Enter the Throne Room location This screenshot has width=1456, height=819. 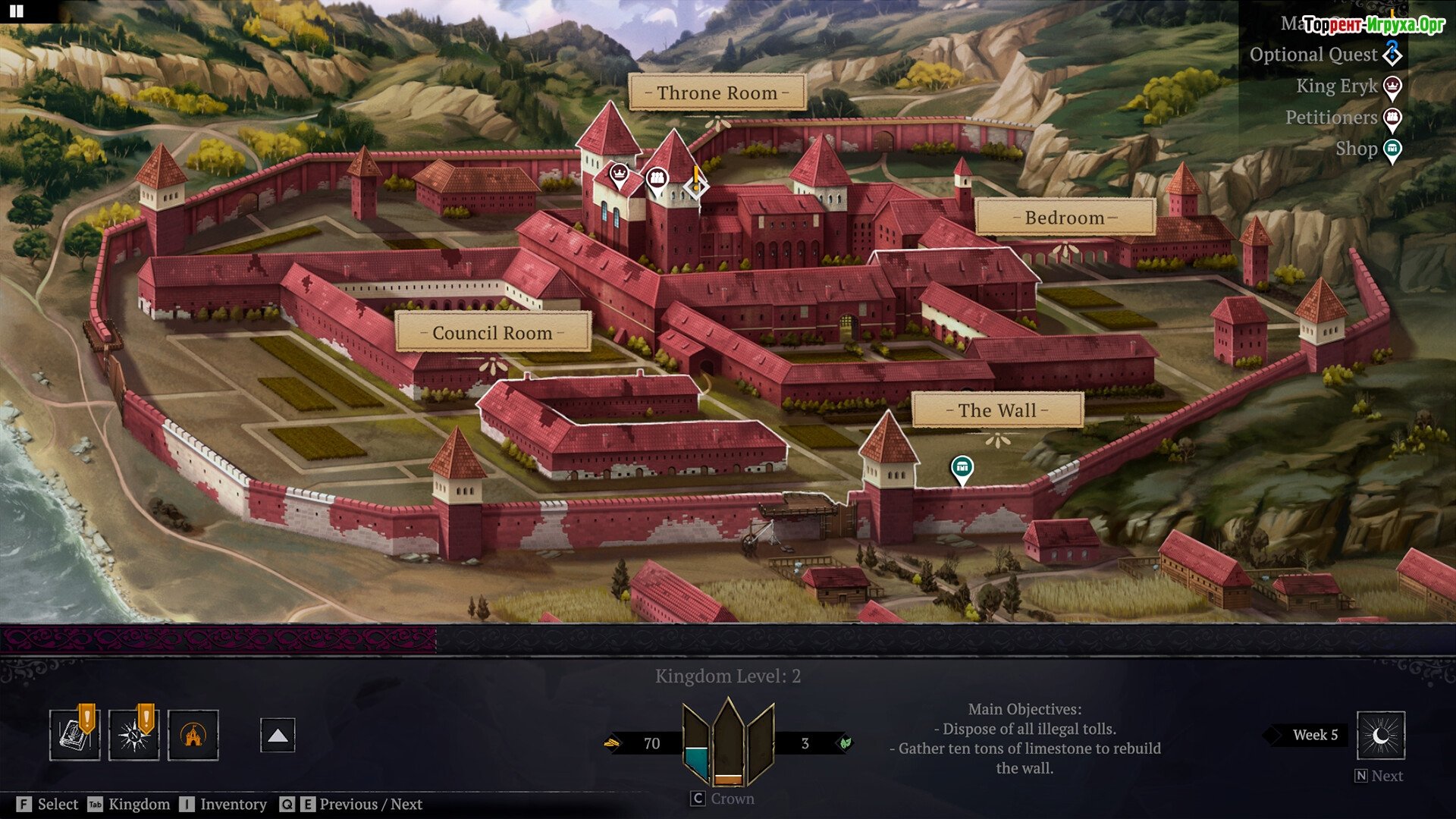pos(717,93)
